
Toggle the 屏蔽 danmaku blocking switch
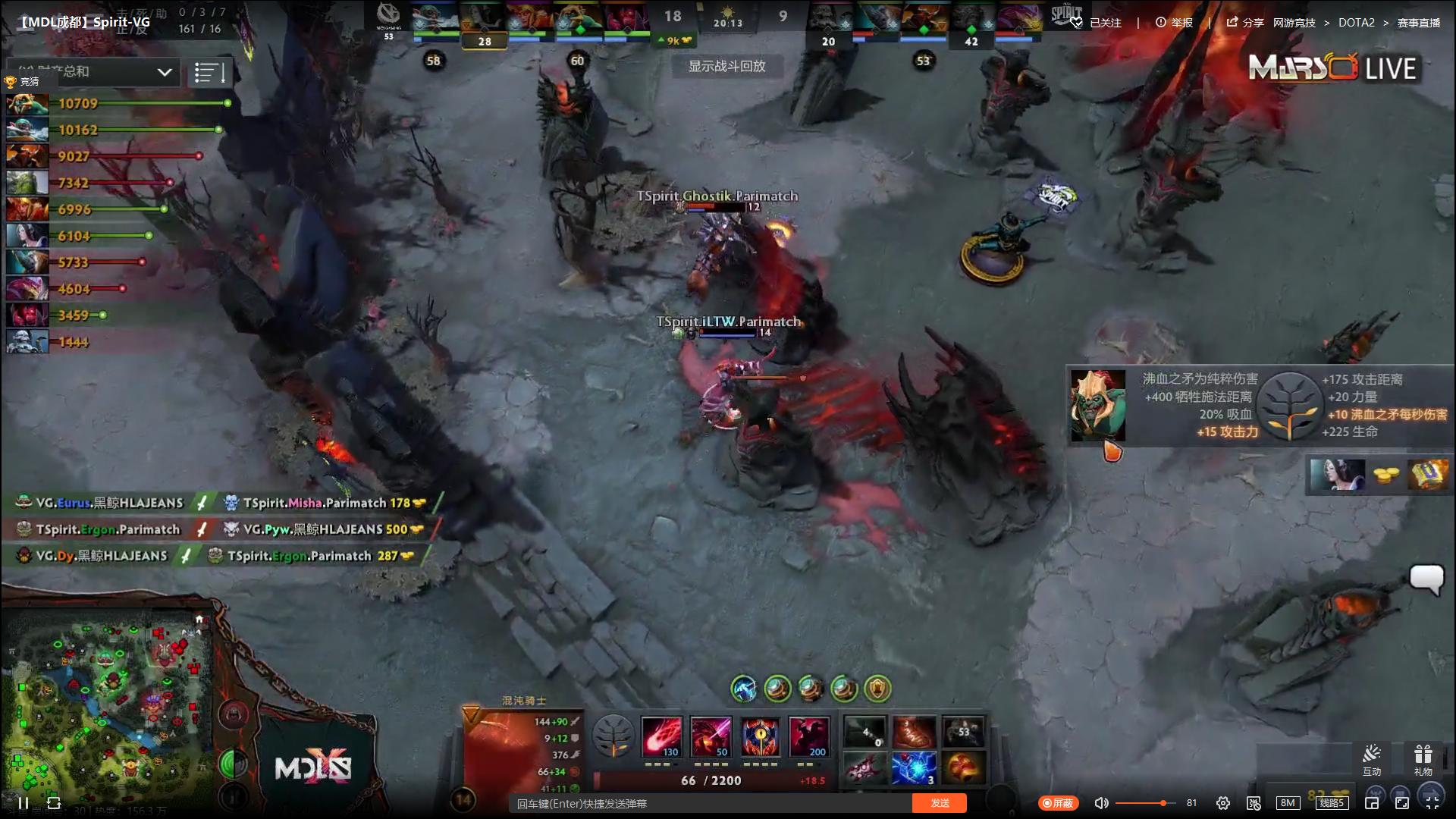point(1059,803)
